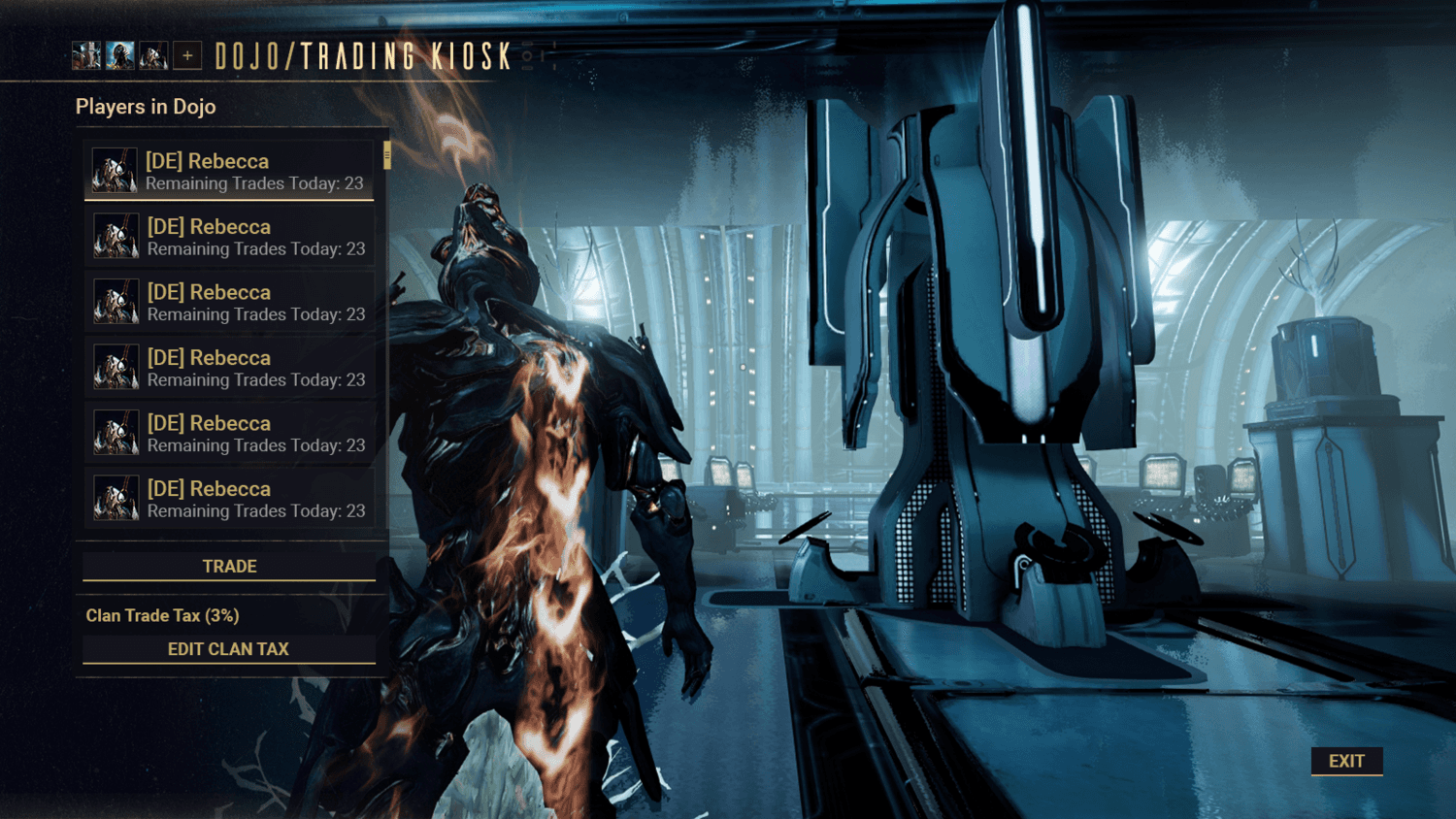Add a squad member with the plus button
Screen dimensions: 1456x819
187,56
